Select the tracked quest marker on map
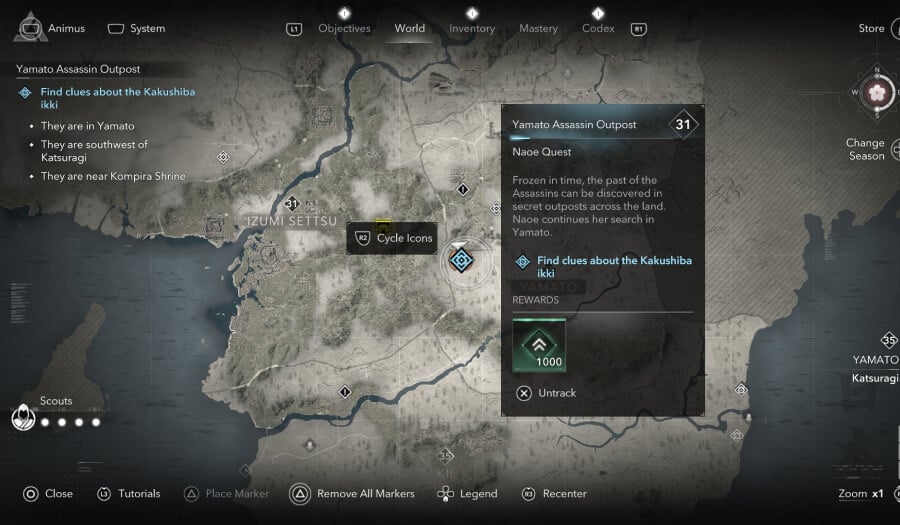 point(461,261)
